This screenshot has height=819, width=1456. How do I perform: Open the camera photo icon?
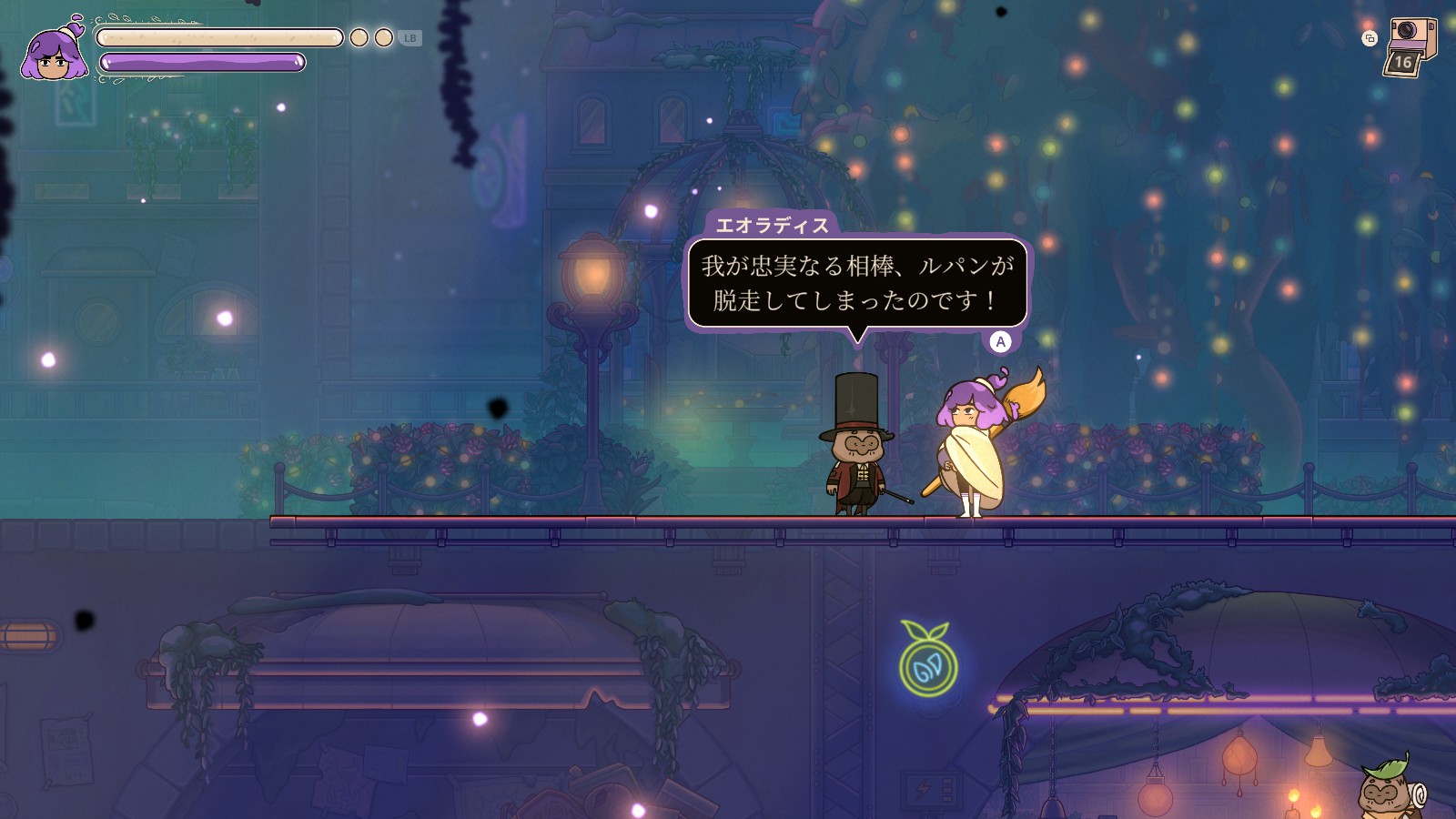tap(1410, 45)
